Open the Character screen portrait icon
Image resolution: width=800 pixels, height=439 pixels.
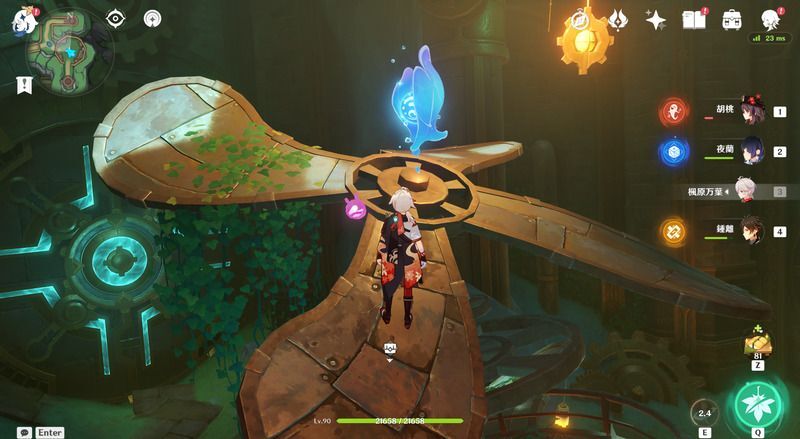(770, 19)
